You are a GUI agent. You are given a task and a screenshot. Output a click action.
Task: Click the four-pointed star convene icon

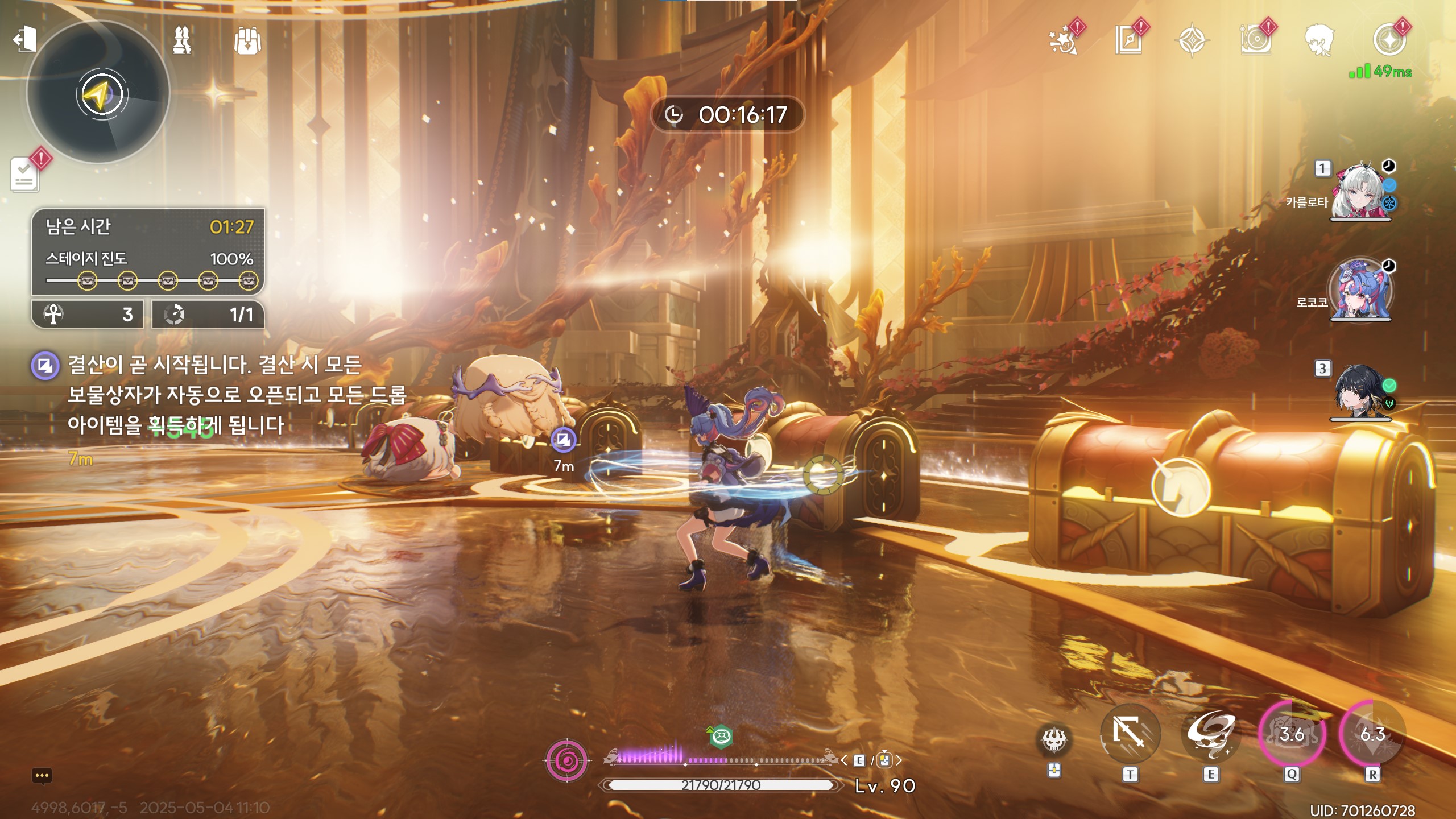pyautogui.click(x=1192, y=41)
